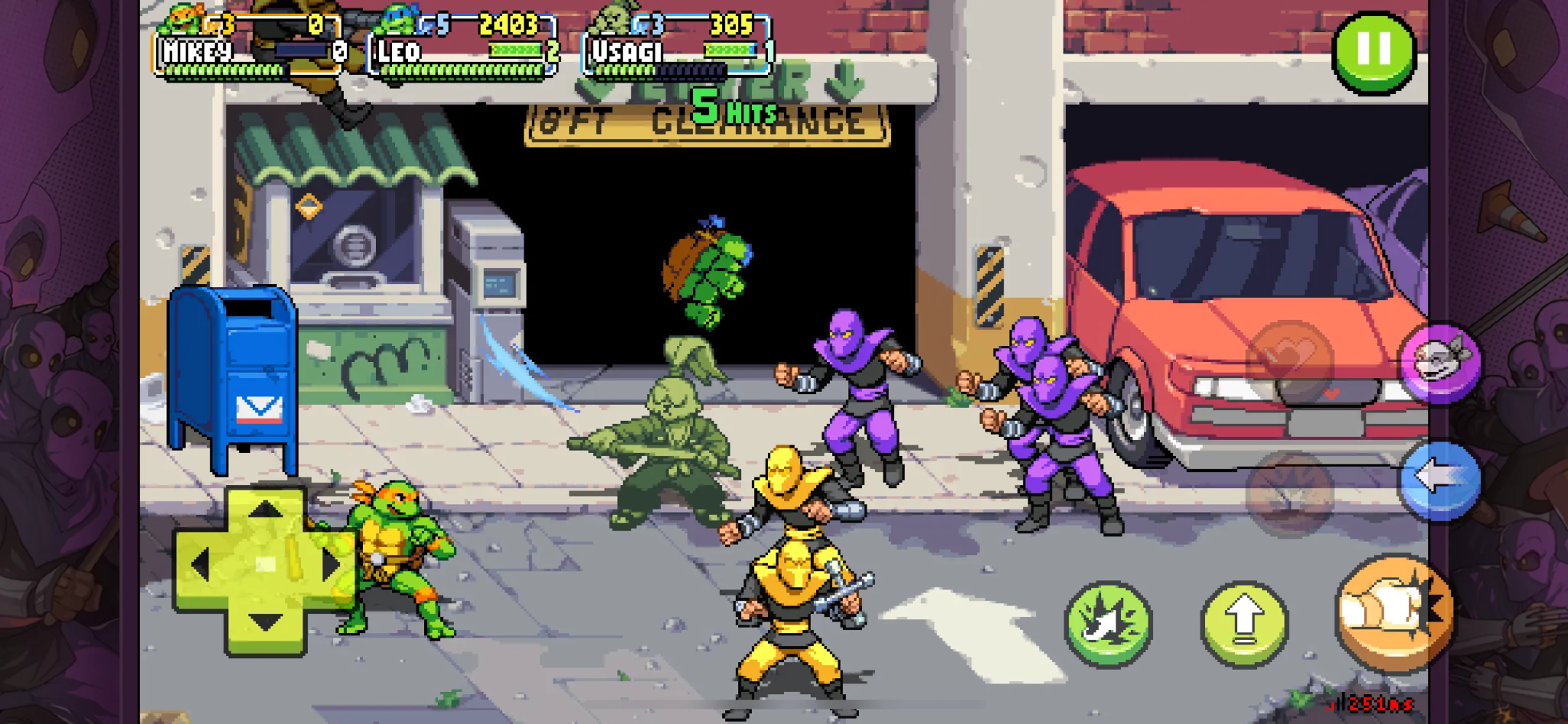Viewport: 1568px width, 724px height.
Task: Tap Leo's score display showing 2403
Action: [x=509, y=22]
